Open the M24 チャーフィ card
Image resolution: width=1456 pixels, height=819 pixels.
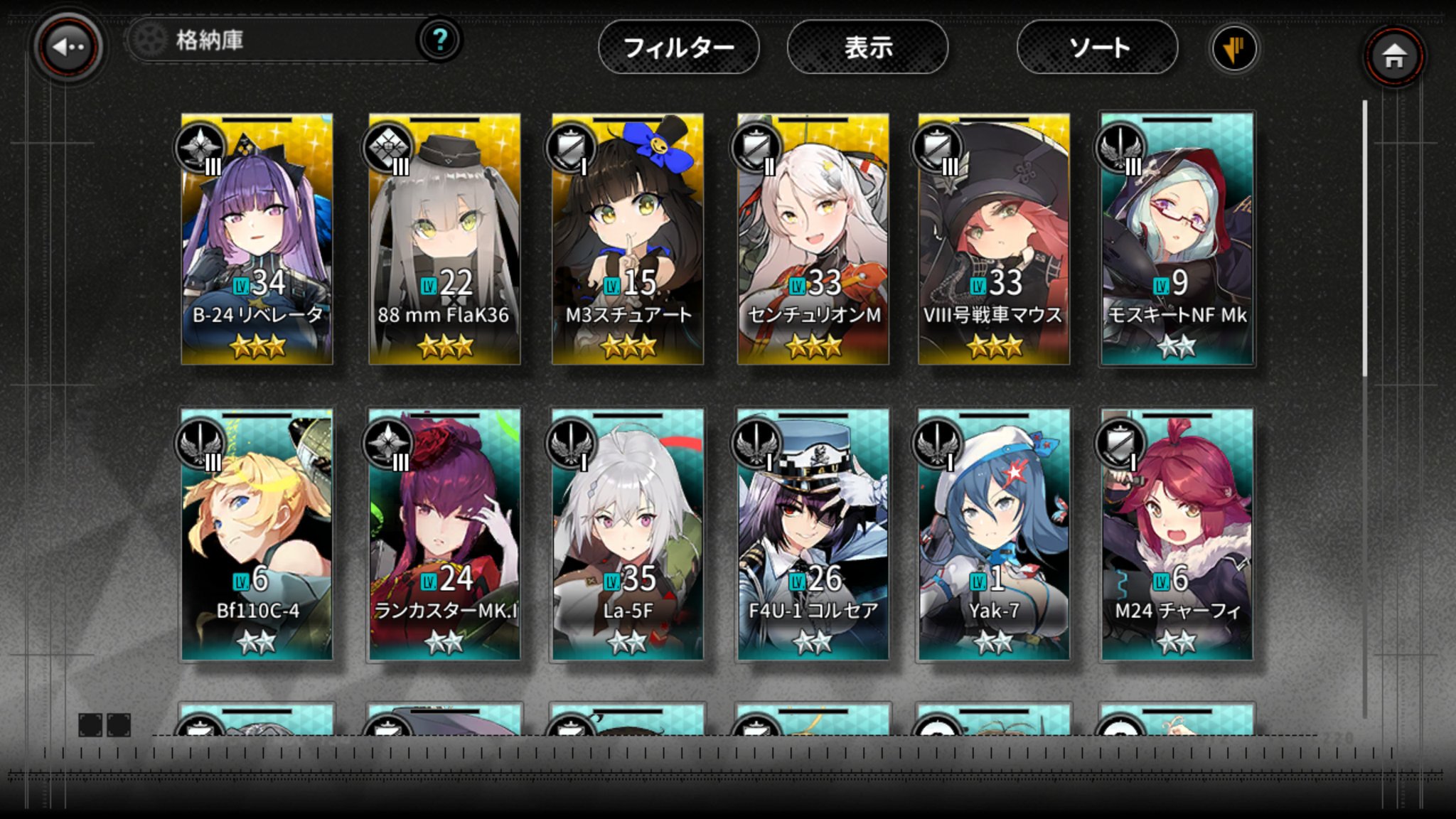pyautogui.click(x=1177, y=535)
